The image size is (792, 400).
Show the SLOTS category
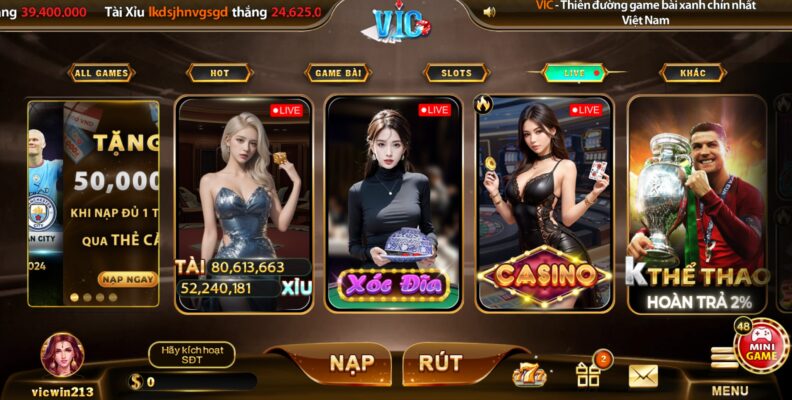456,73
